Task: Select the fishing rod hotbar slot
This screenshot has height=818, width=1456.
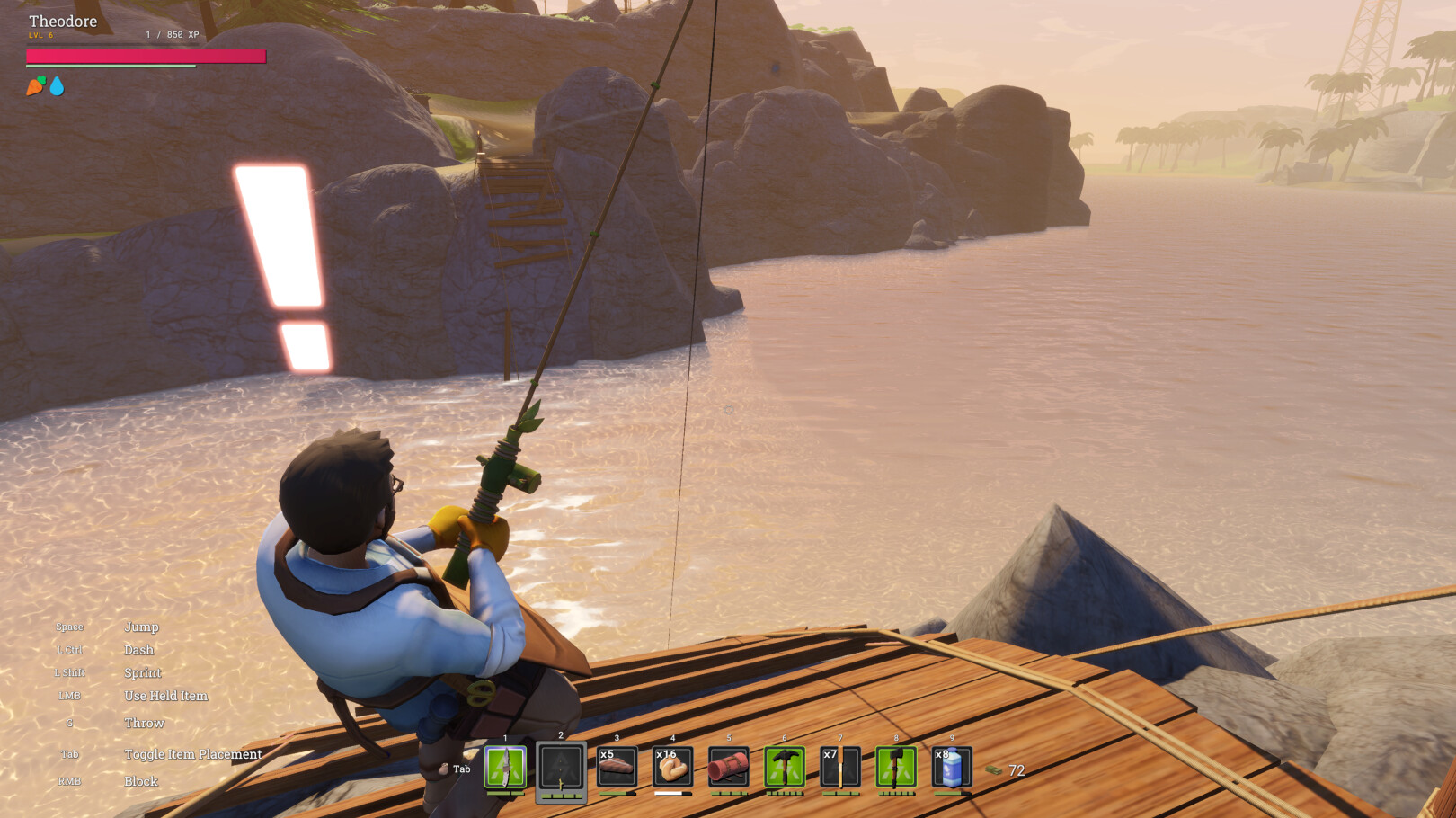Action: click(561, 769)
